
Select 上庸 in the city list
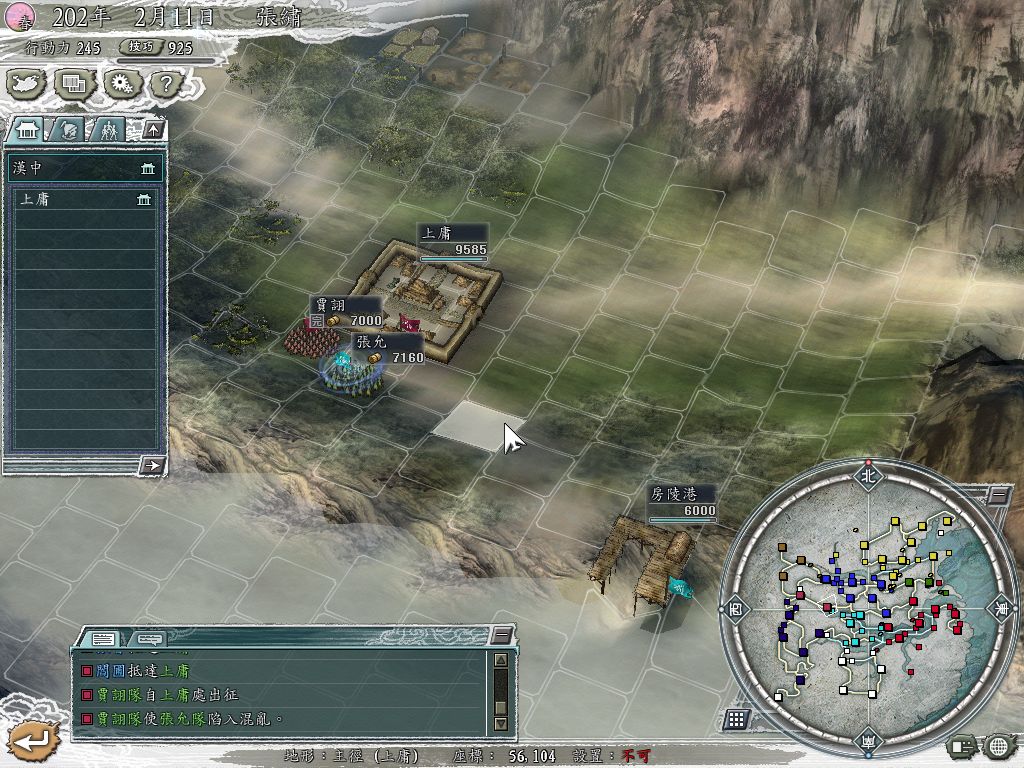pyautogui.click(x=84, y=200)
